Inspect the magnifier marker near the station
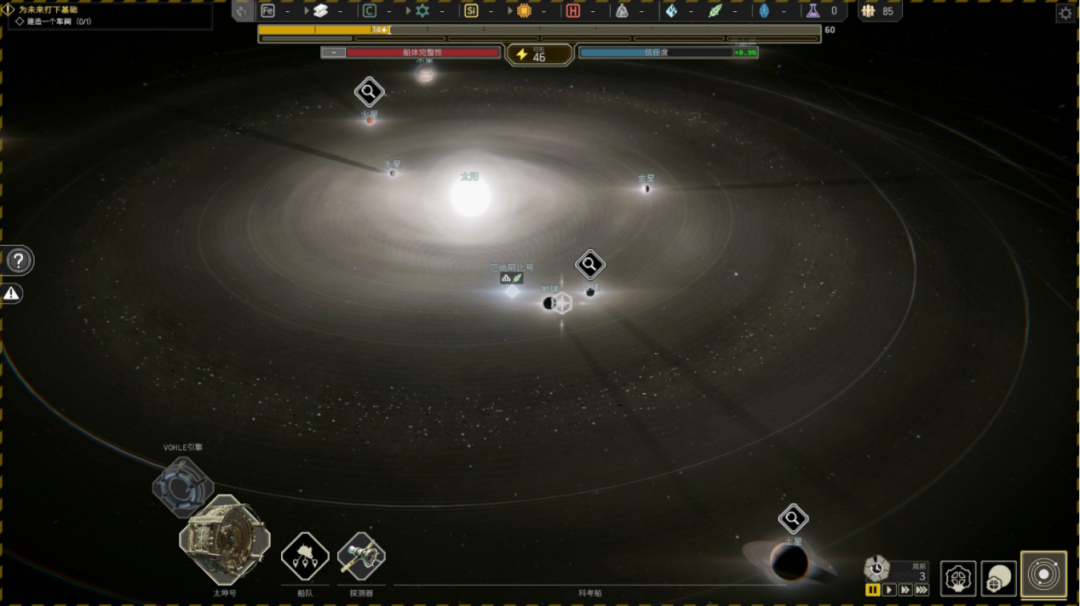The width and height of the screenshot is (1080, 606). pos(590,264)
